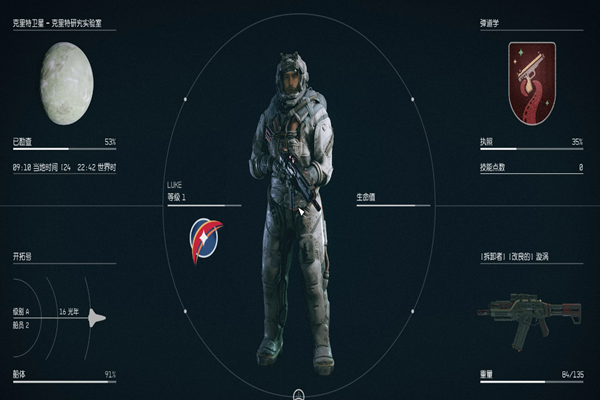Image resolution: width=600 pixels, height=400 pixels.
Task: Open the skills menu via the 弹道学 badge
Action: tap(531, 83)
